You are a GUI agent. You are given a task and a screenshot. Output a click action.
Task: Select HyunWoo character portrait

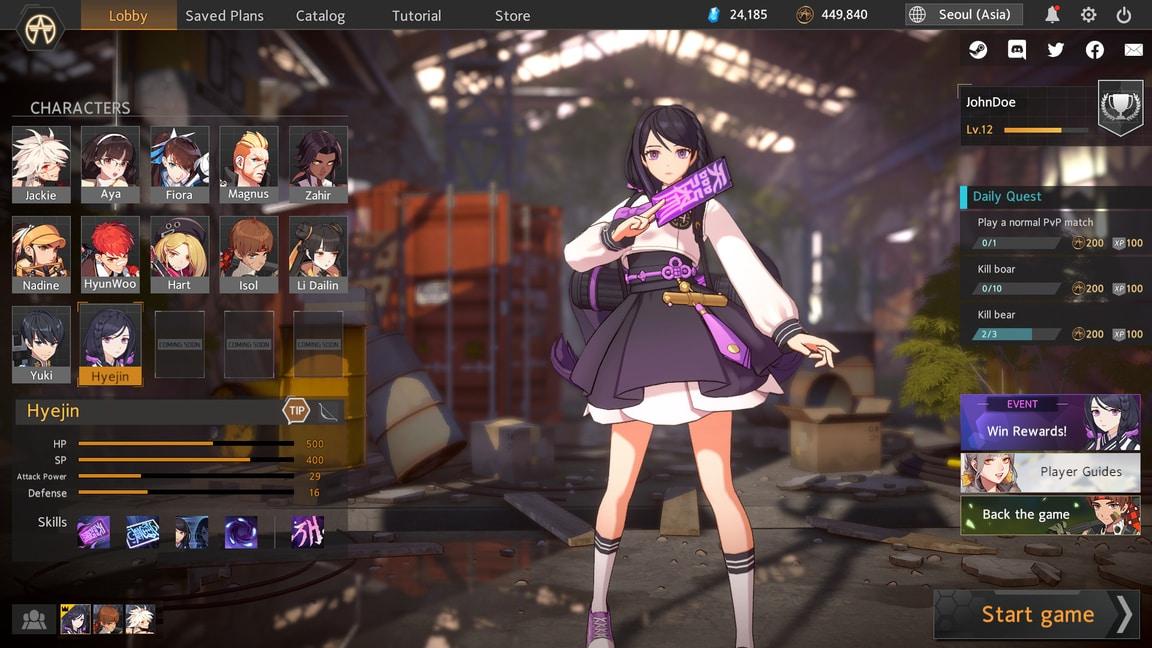click(x=110, y=254)
